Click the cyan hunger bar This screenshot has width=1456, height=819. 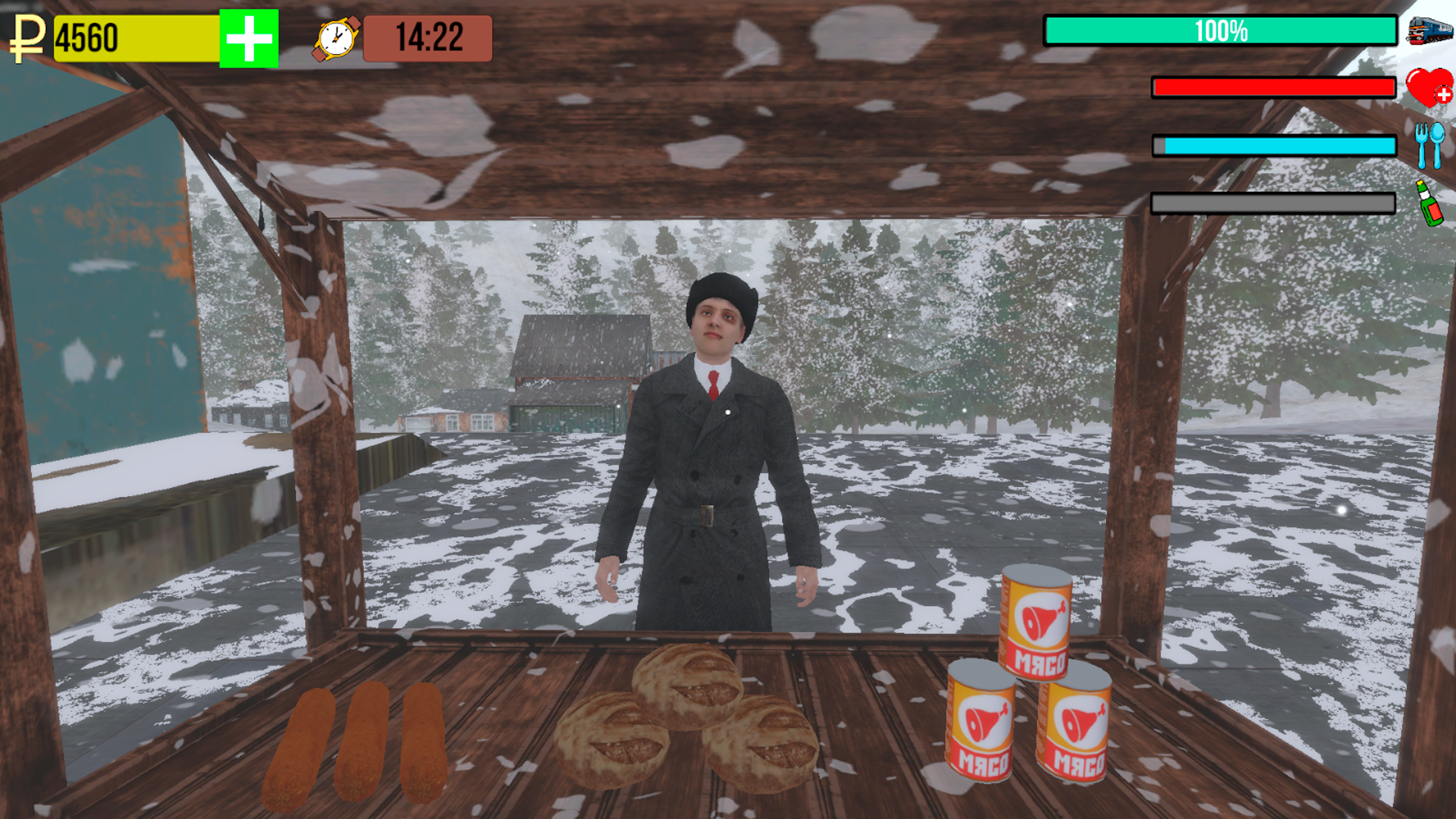pyautogui.click(x=1274, y=144)
